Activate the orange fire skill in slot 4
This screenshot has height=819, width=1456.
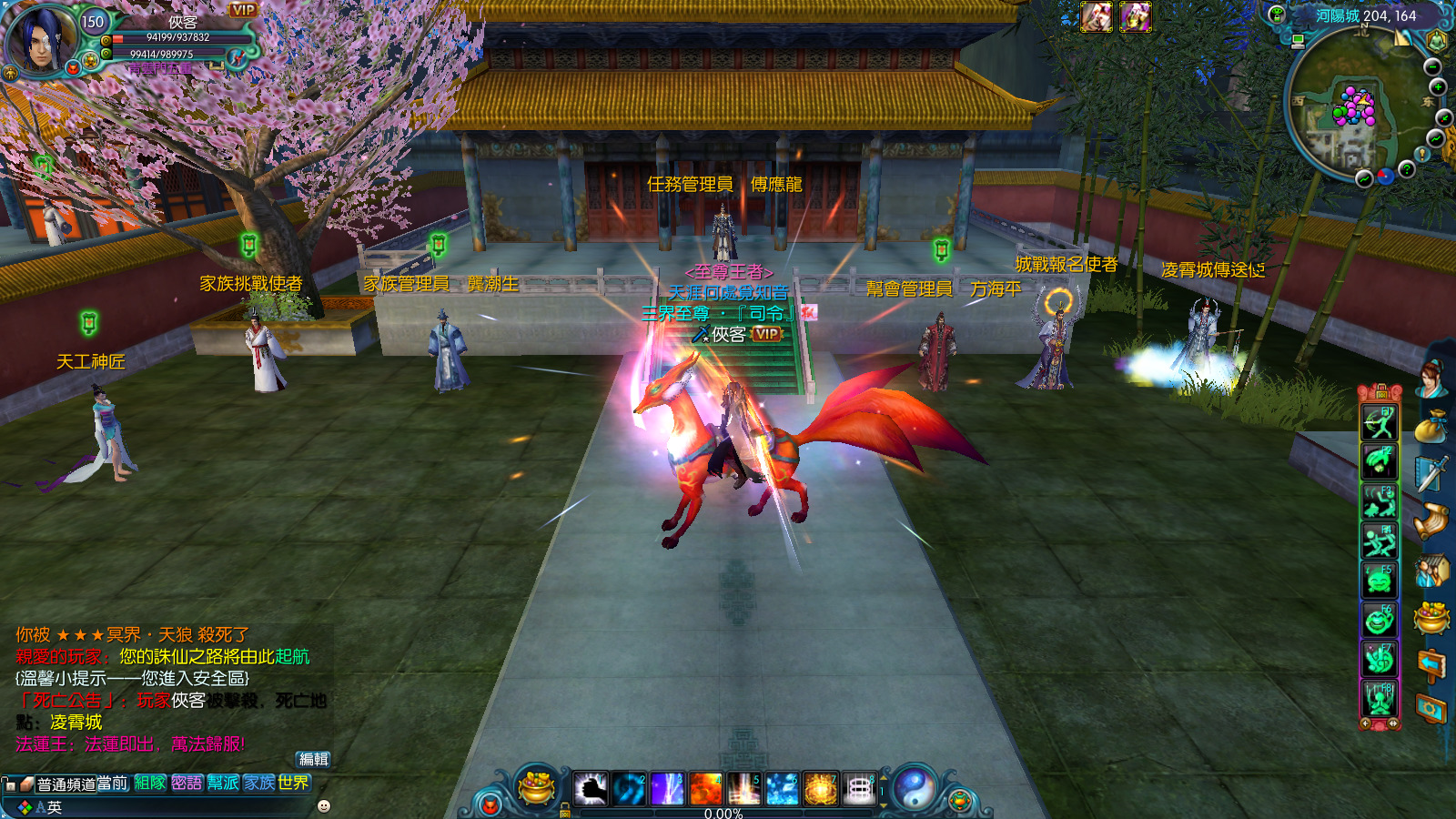(705, 788)
